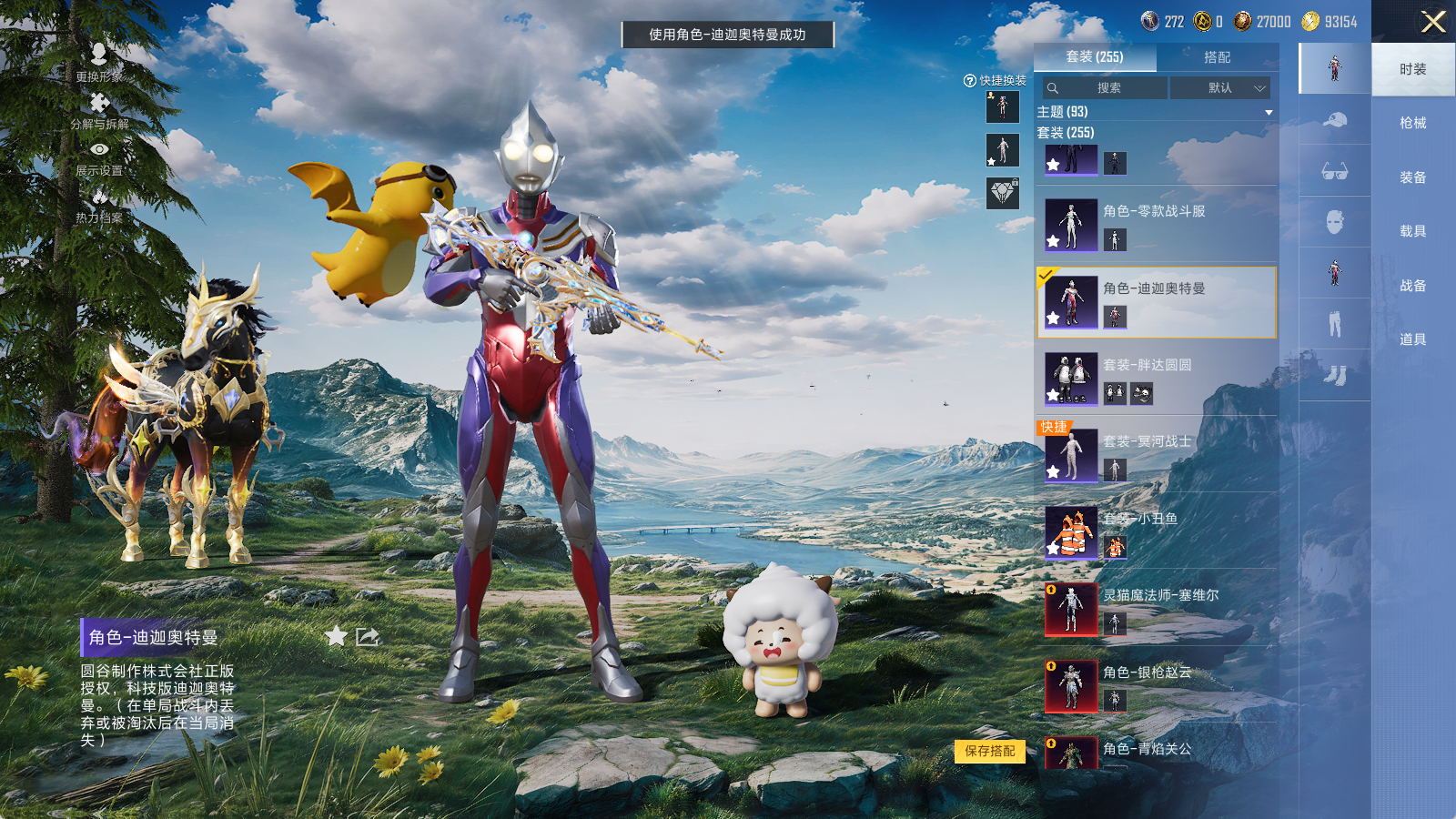This screenshot has height=819, width=1456.
Task: Select the 角色-零款战斗服 outfit
Action: click(x=1156, y=225)
